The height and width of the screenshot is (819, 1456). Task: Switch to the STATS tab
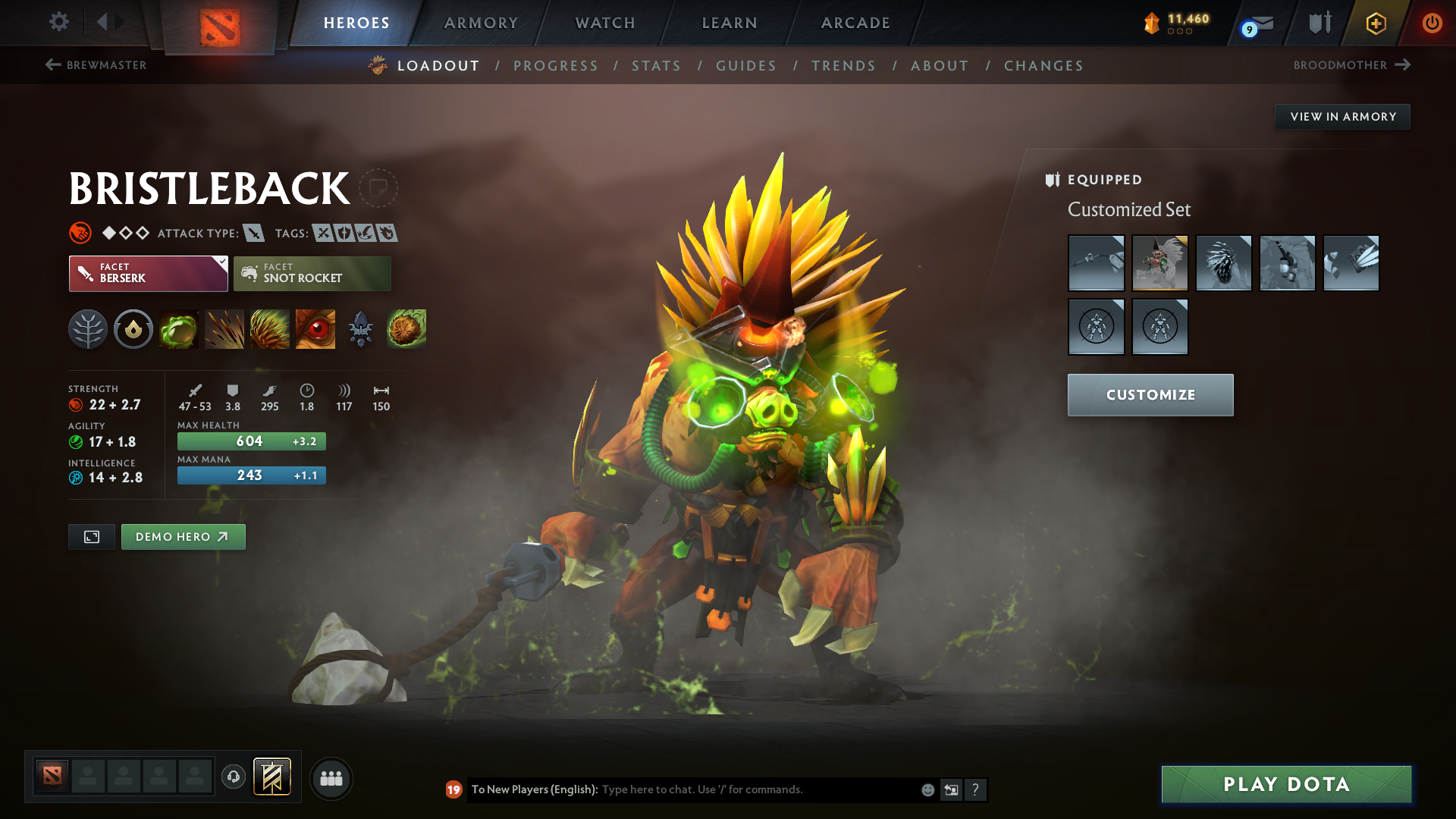click(x=656, y=65)
